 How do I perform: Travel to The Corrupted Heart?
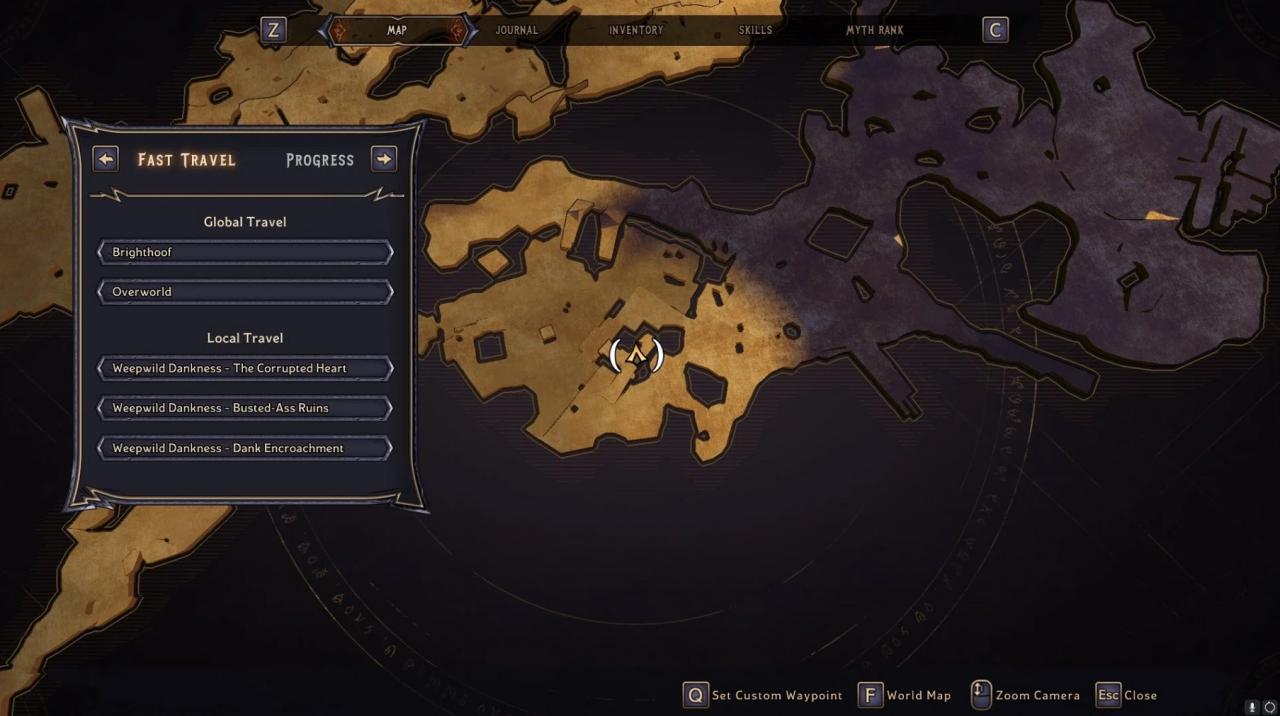point(245,368)
